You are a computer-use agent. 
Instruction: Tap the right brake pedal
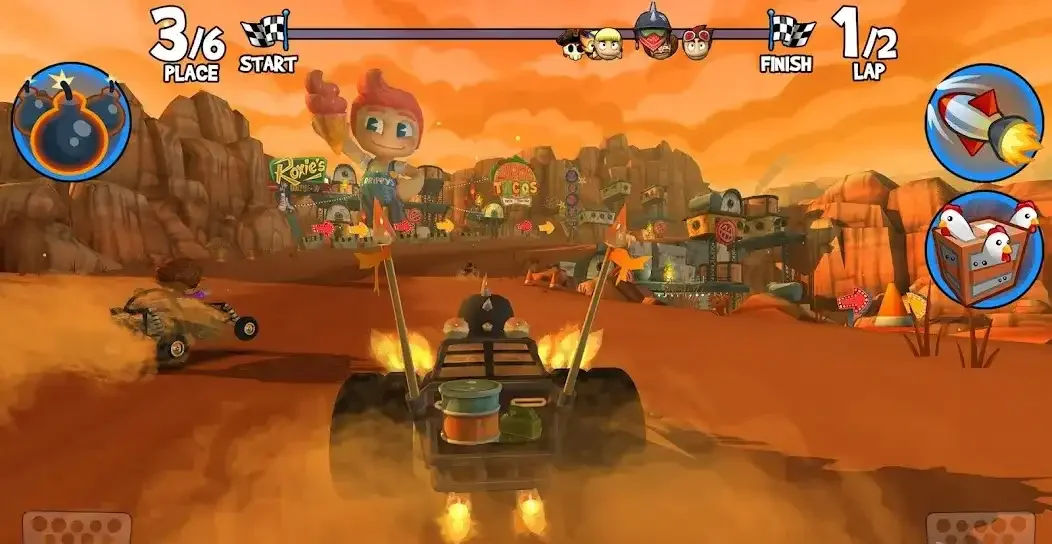980,529
